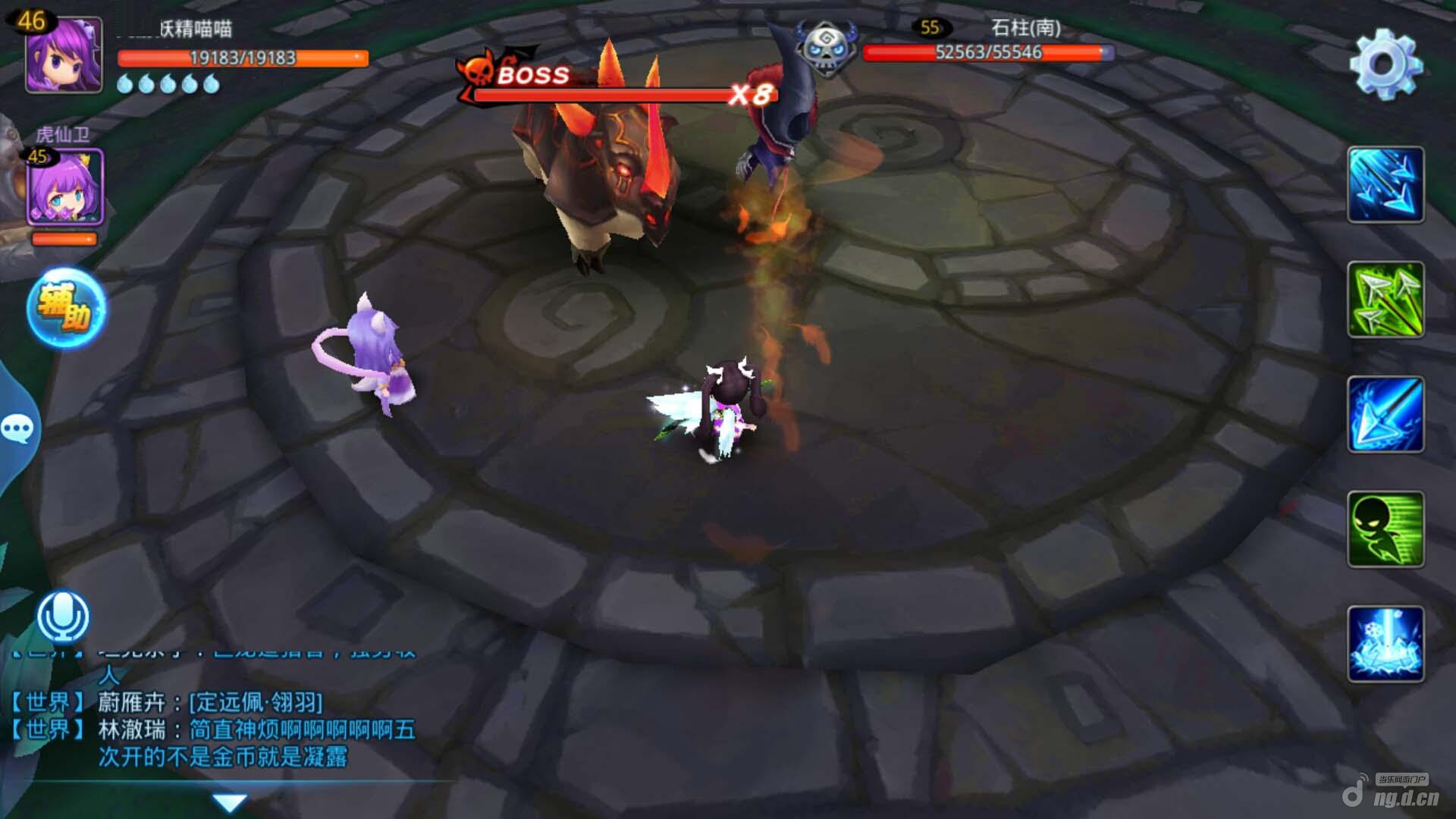
Task: Toggle the 辅助 assist button
Action: (66, 309)
